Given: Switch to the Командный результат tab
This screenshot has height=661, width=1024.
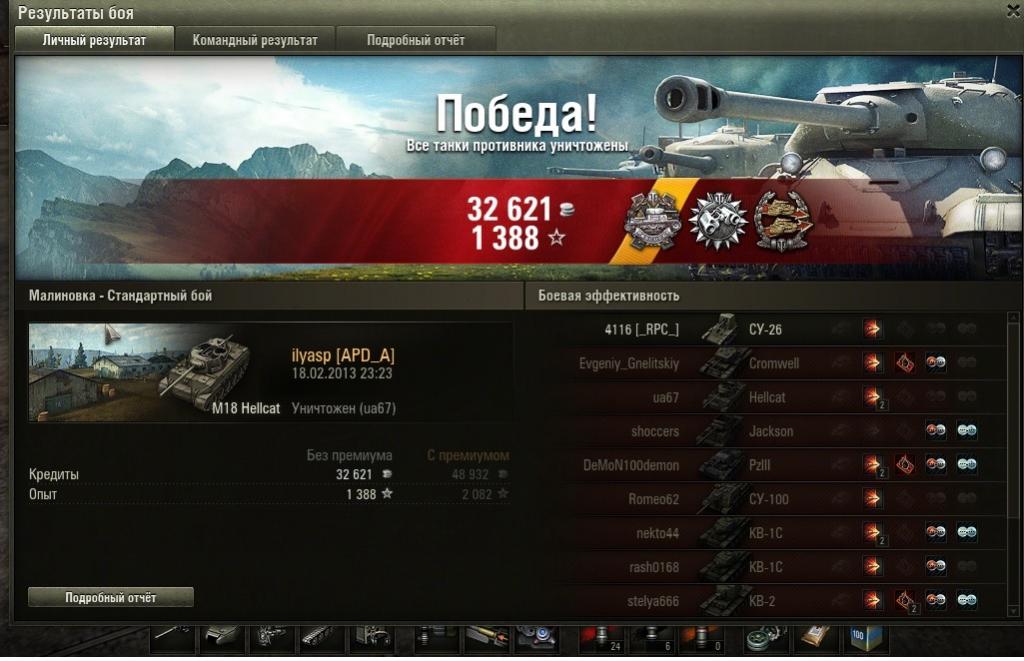Looking at the screenshot, I should pos(255,40).
